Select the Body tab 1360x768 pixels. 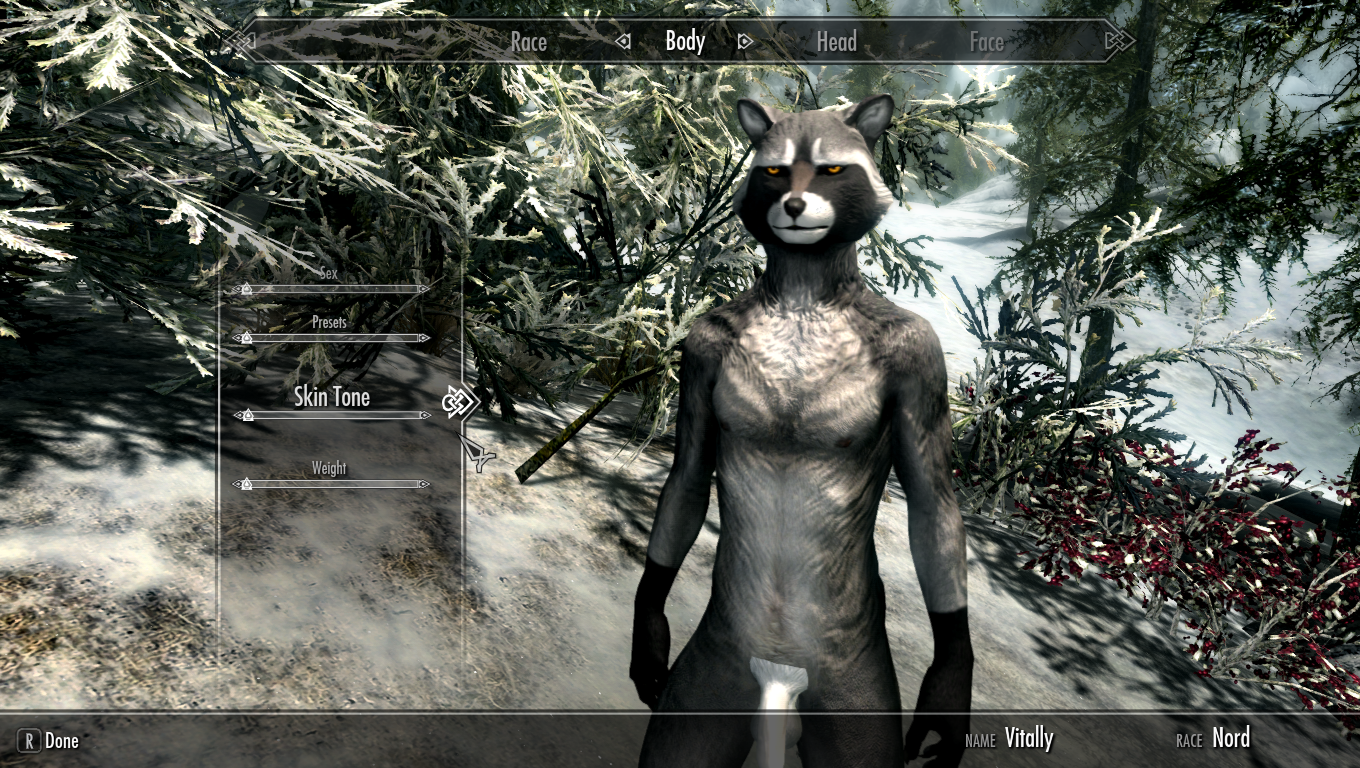685,42
